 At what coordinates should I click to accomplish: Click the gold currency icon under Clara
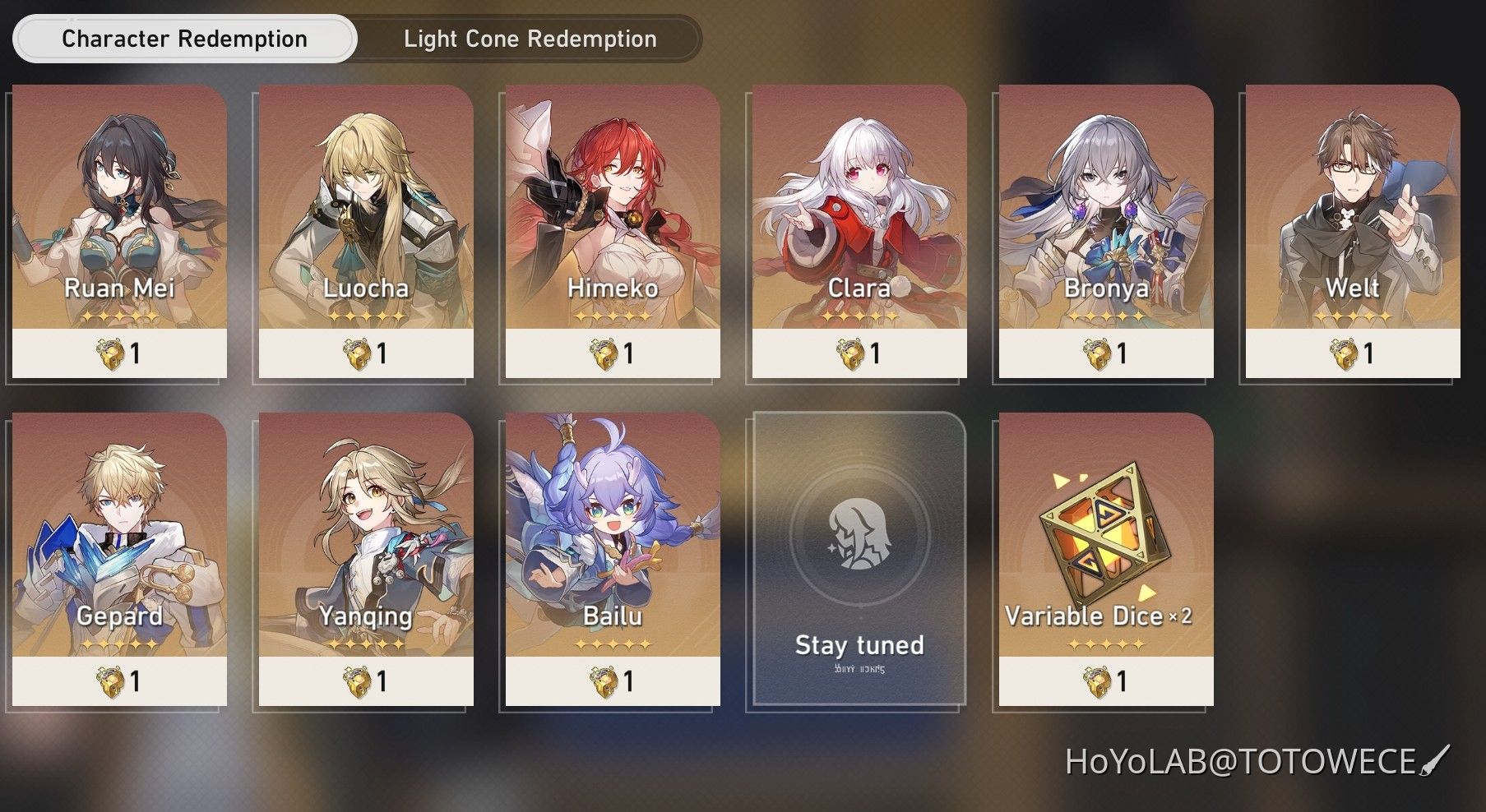pos(849,352)
